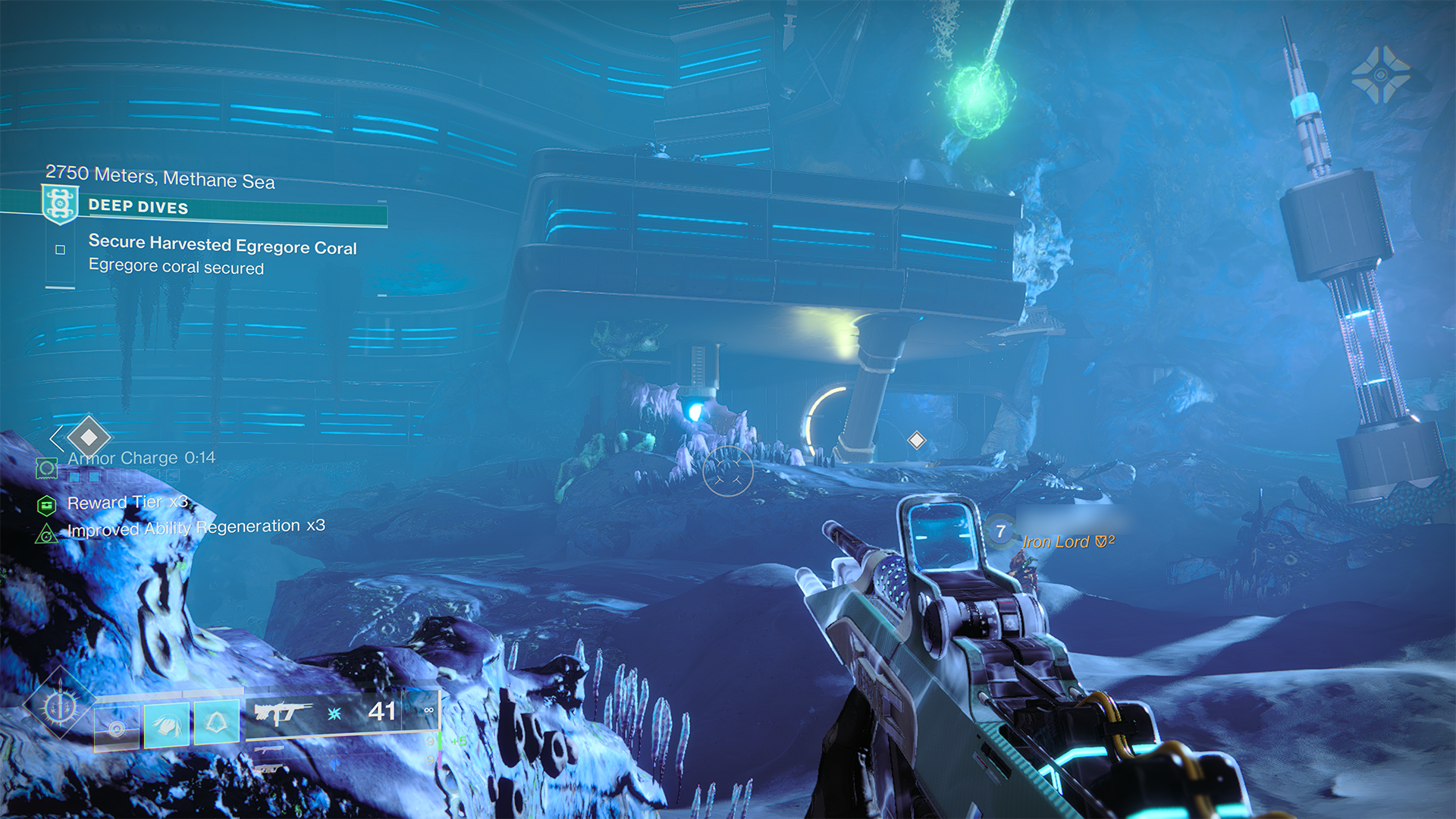Click the off-screen objective diamond marker beside the arrow
Screen dimensions: 1456x819
[89, 437]
